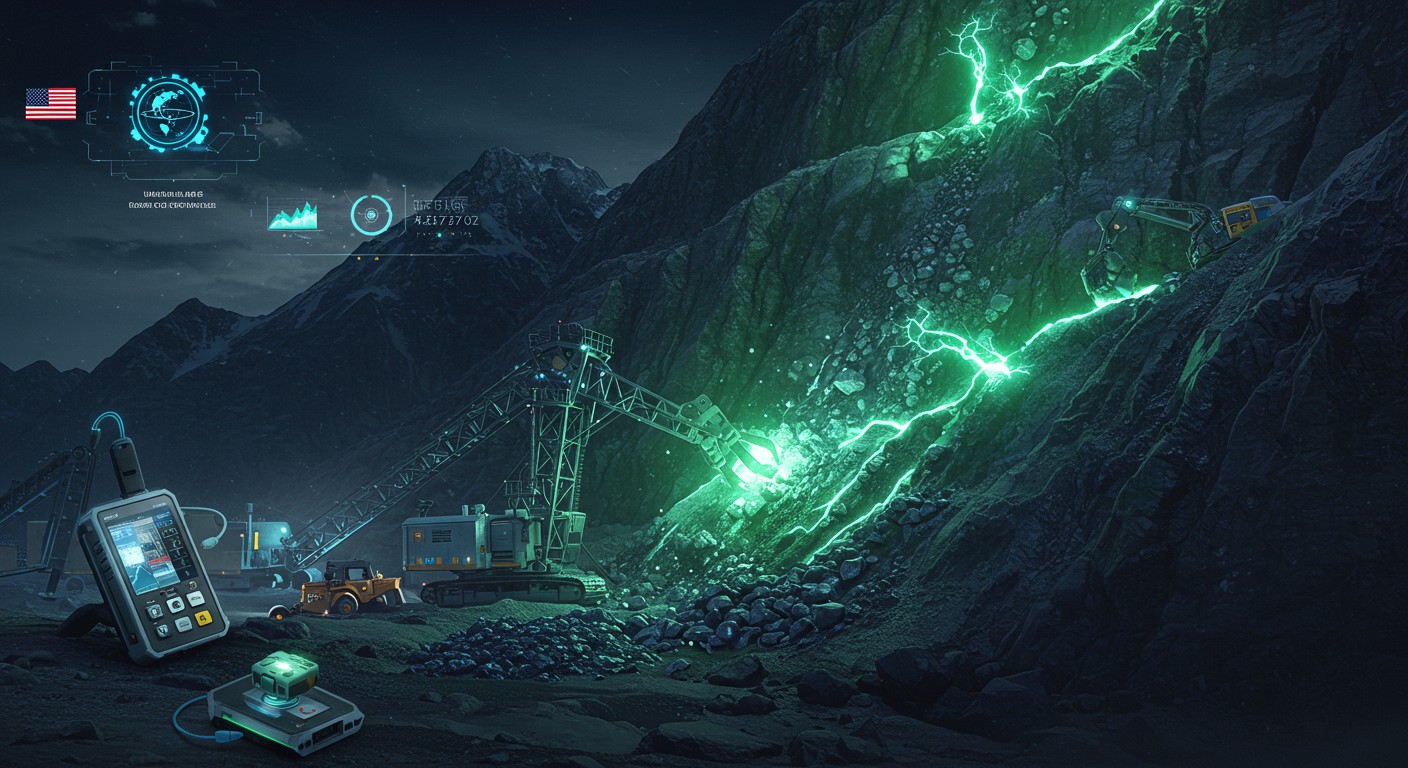
Task: Click the circular ring target icon
Action: [x=369, y=214]
